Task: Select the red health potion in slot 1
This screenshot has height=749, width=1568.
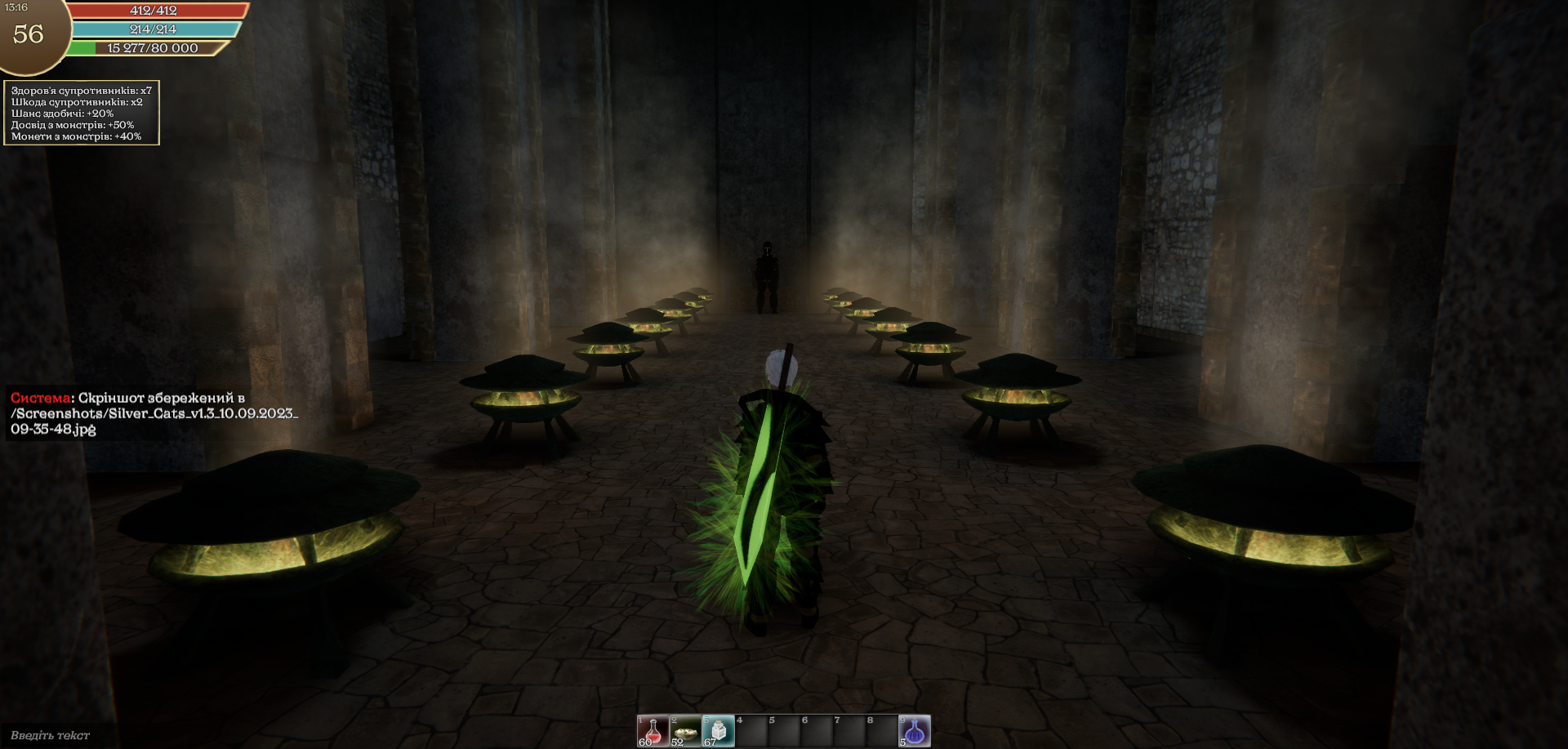Action: click(x=653, y=731)
